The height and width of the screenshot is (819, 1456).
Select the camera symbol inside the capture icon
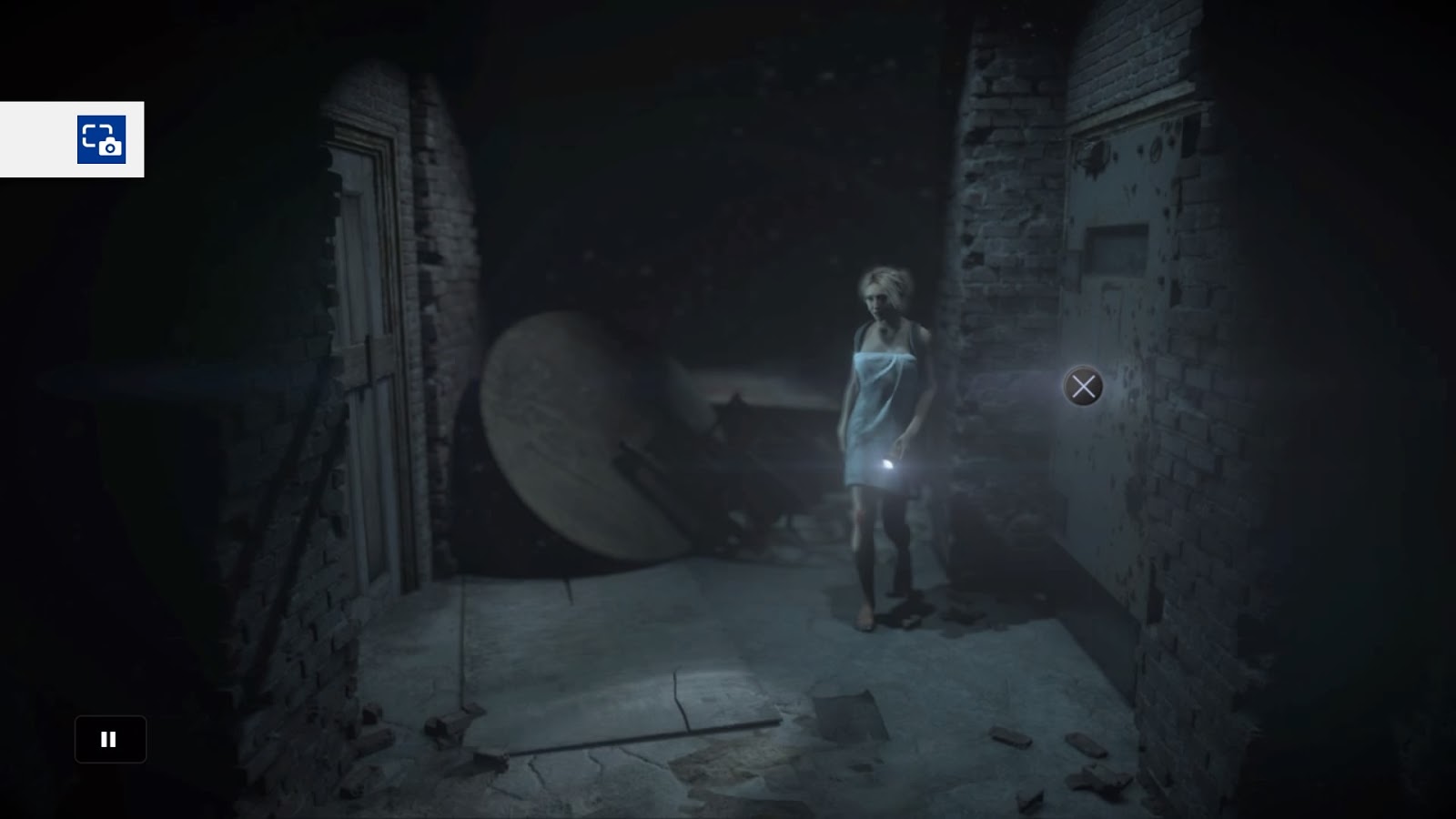click(109, 146)
